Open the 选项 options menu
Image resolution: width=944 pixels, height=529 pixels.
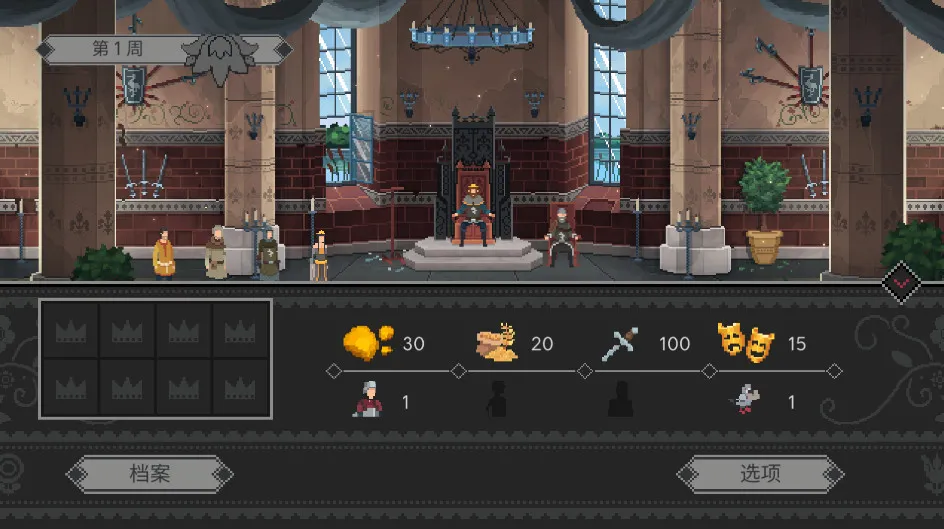(x=760, y=474)
